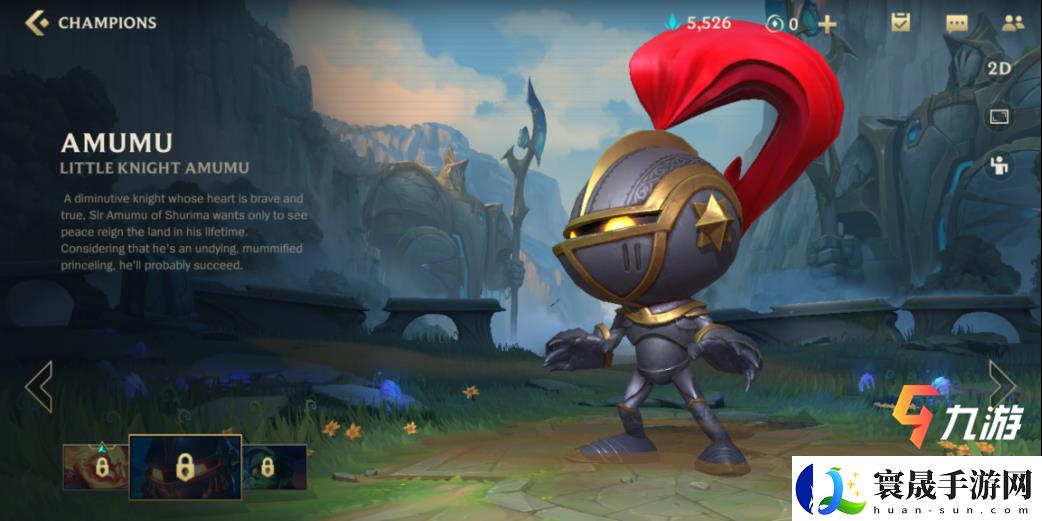Add more currency with the plus button
Screen dimensions: 1042x521
coord(827,23)
